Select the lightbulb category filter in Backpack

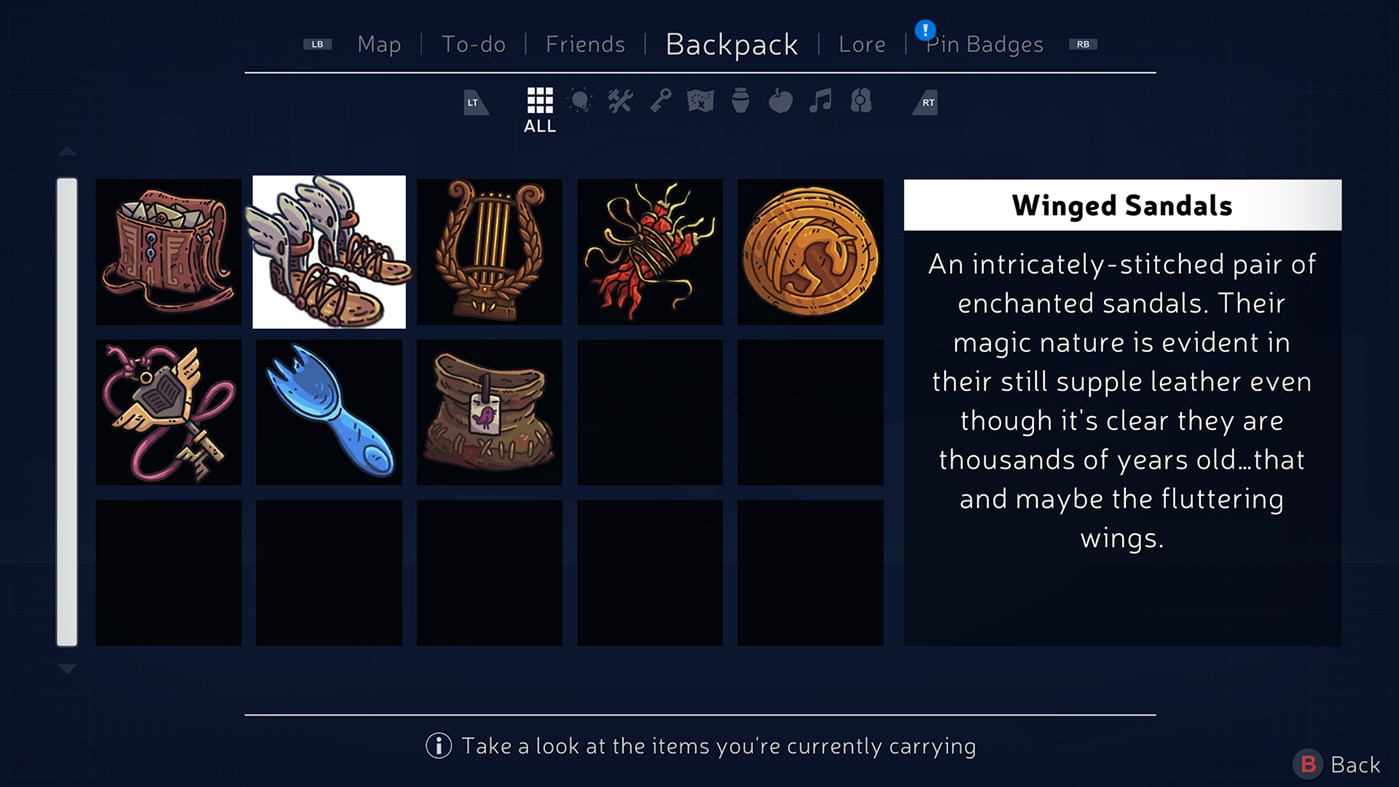[x=580, y=100]
